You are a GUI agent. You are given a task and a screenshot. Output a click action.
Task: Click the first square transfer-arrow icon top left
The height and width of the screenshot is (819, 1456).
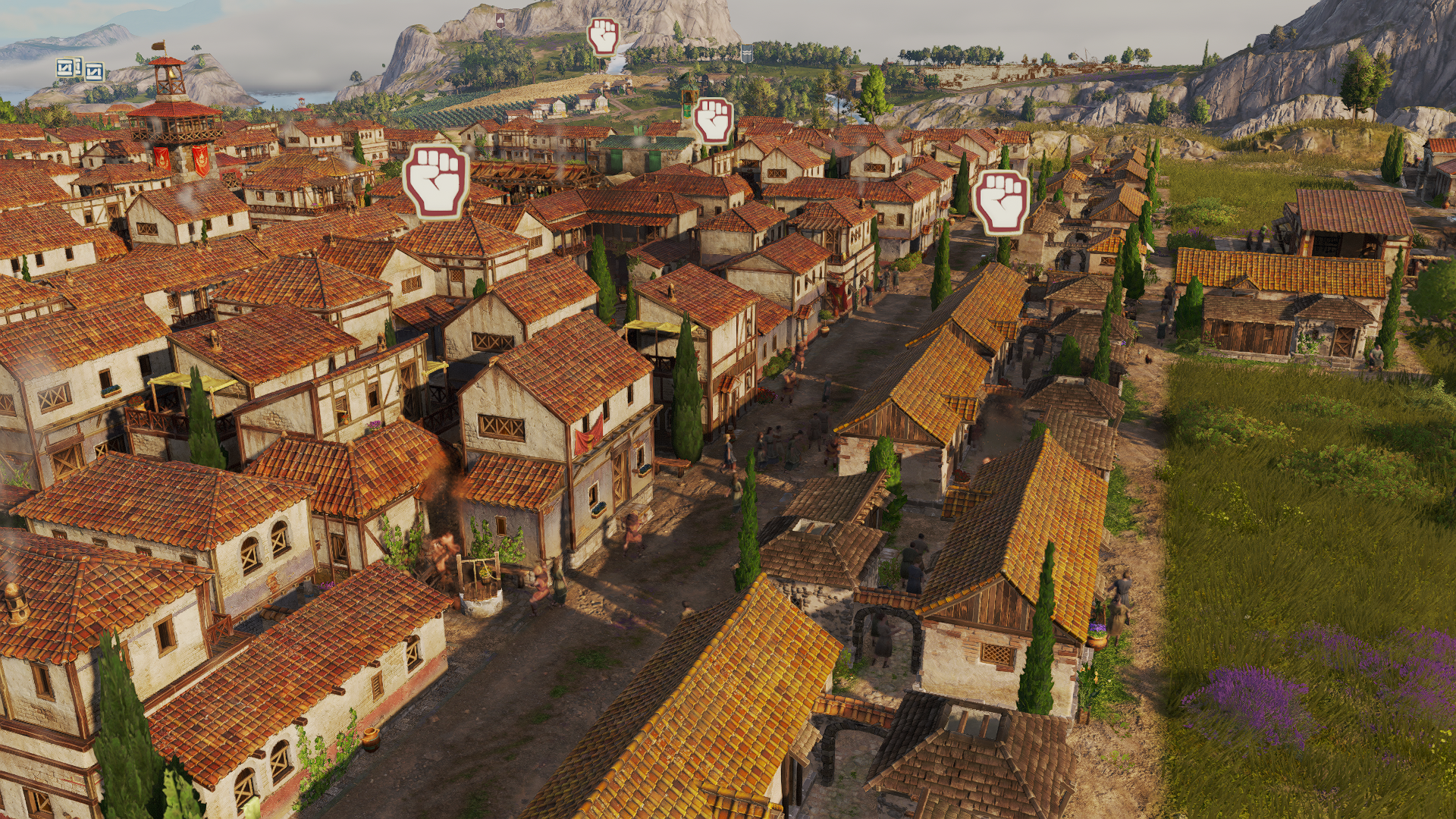(x=65, y=67)
